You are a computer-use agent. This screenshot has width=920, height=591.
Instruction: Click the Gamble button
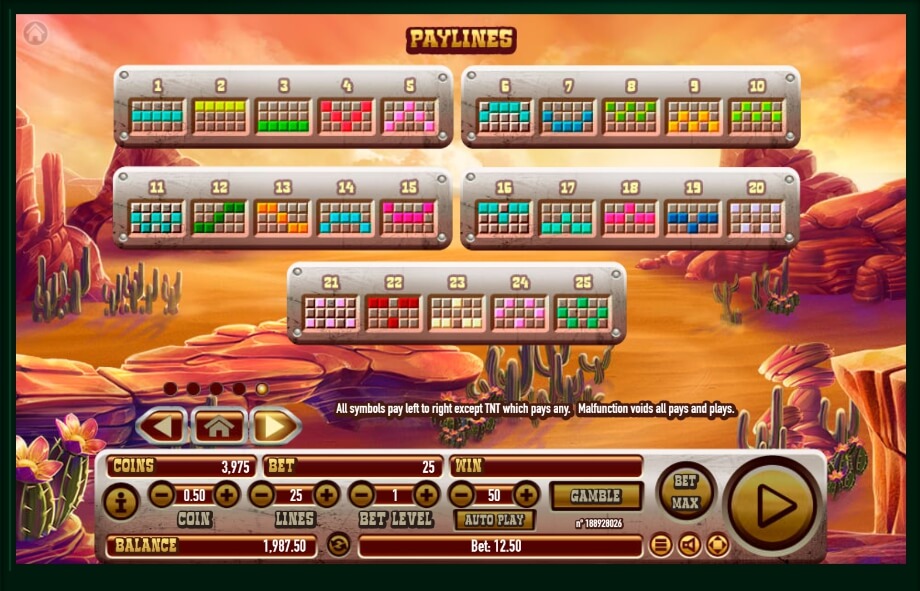coord(596,496)
